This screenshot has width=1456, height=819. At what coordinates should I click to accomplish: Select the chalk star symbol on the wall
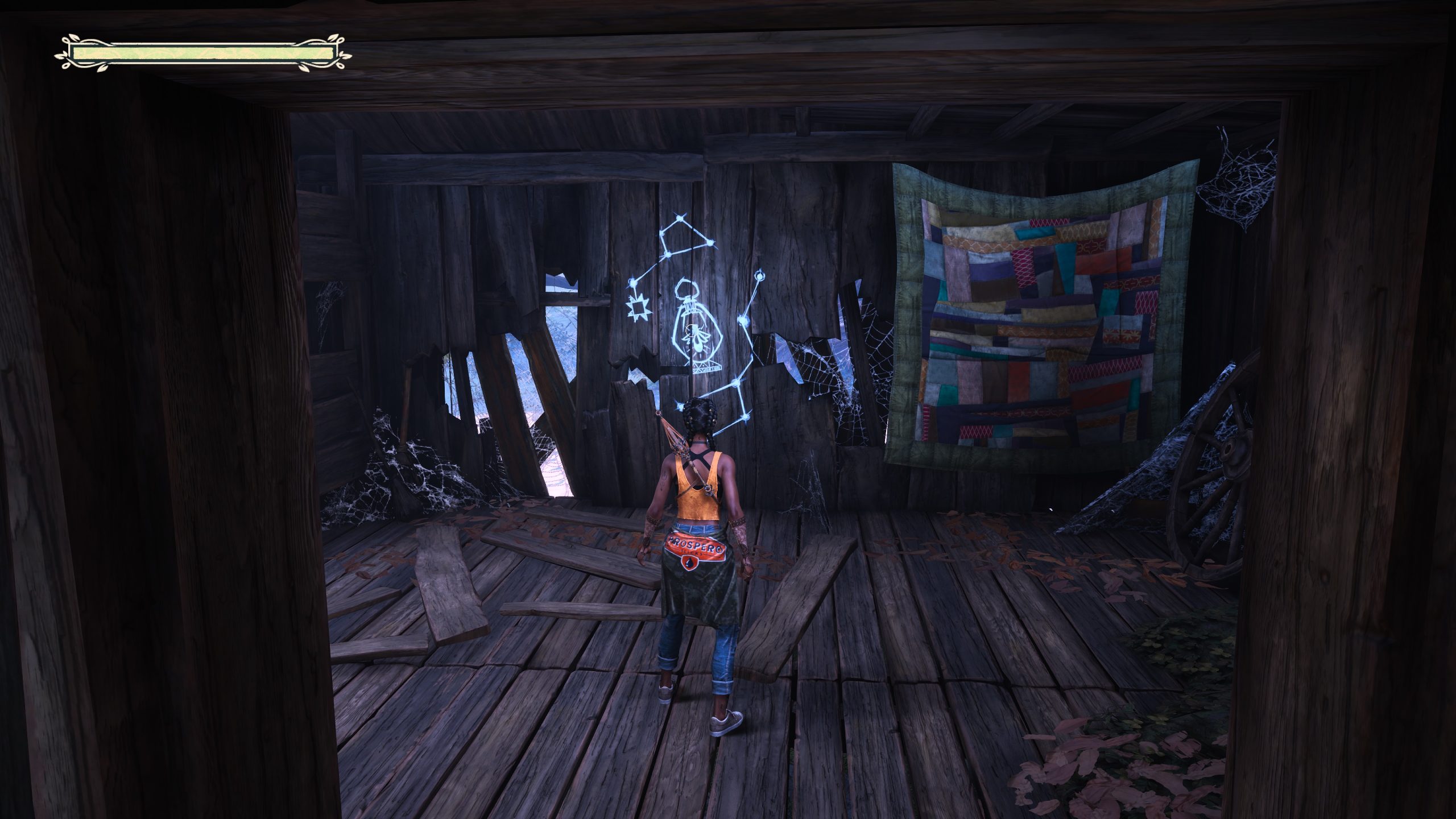(x=638, y=308)
